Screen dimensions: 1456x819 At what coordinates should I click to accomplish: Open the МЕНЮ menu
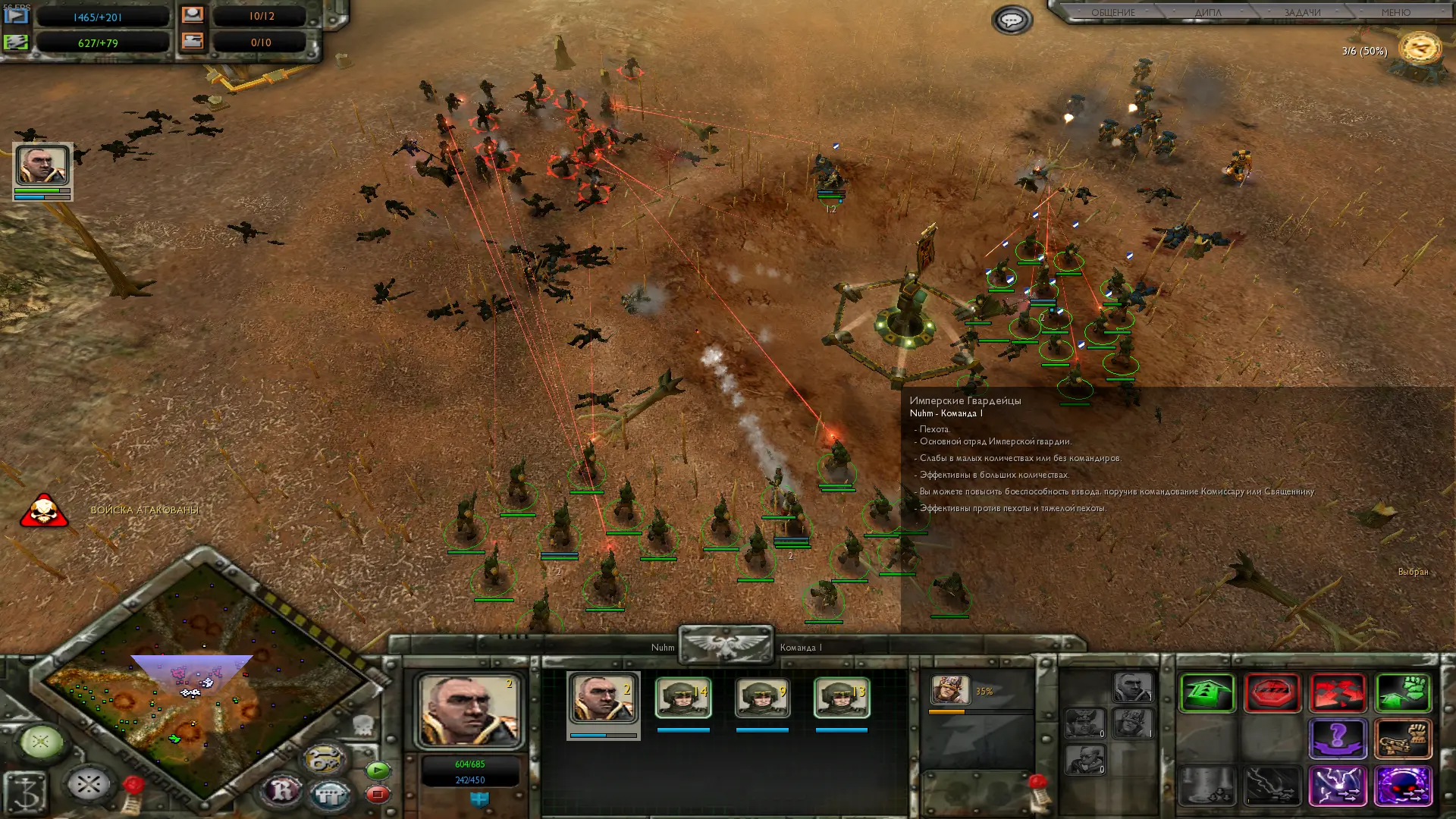(x=1395, y=12)
